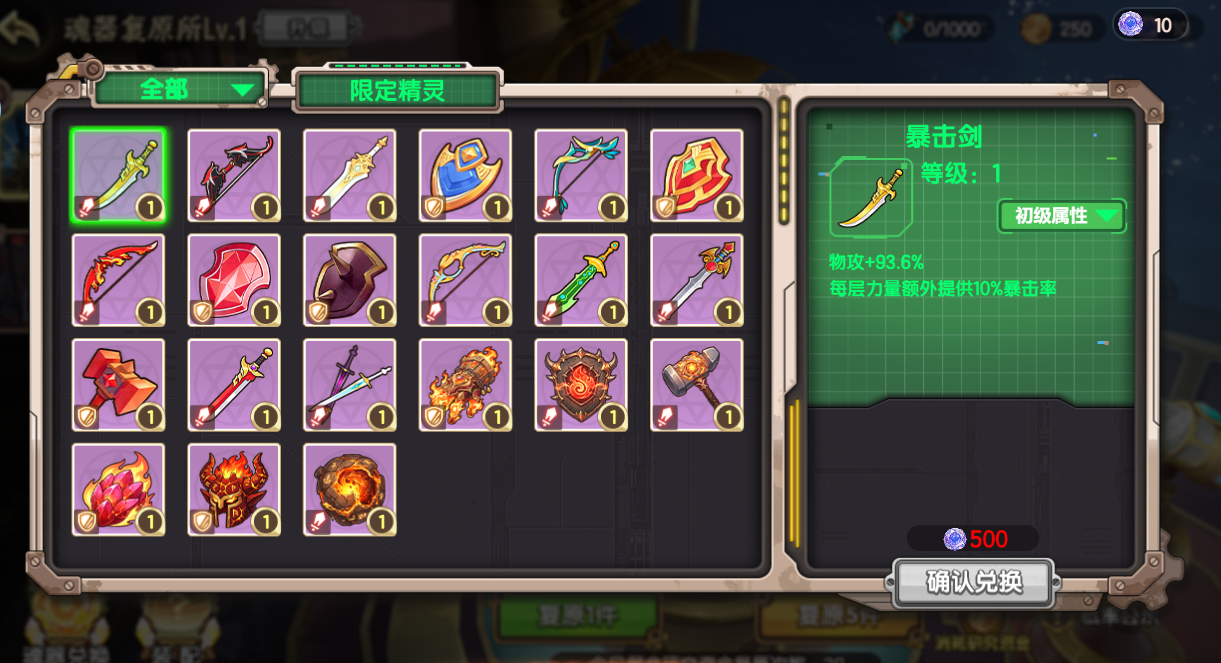The width and height of the screenshot is (1221, 663).
Task: Select the fiery horned helmet item
Action: pyautogui.click(x=234, y=491)
